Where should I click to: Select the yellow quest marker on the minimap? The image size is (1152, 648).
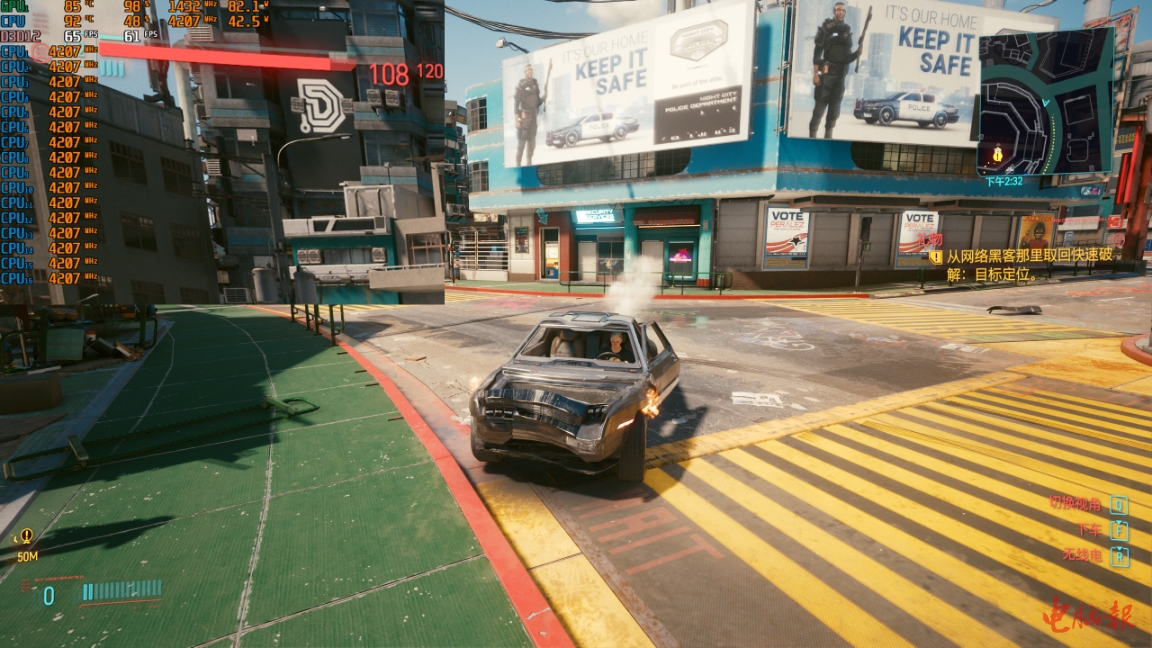(x=997, y=154)
